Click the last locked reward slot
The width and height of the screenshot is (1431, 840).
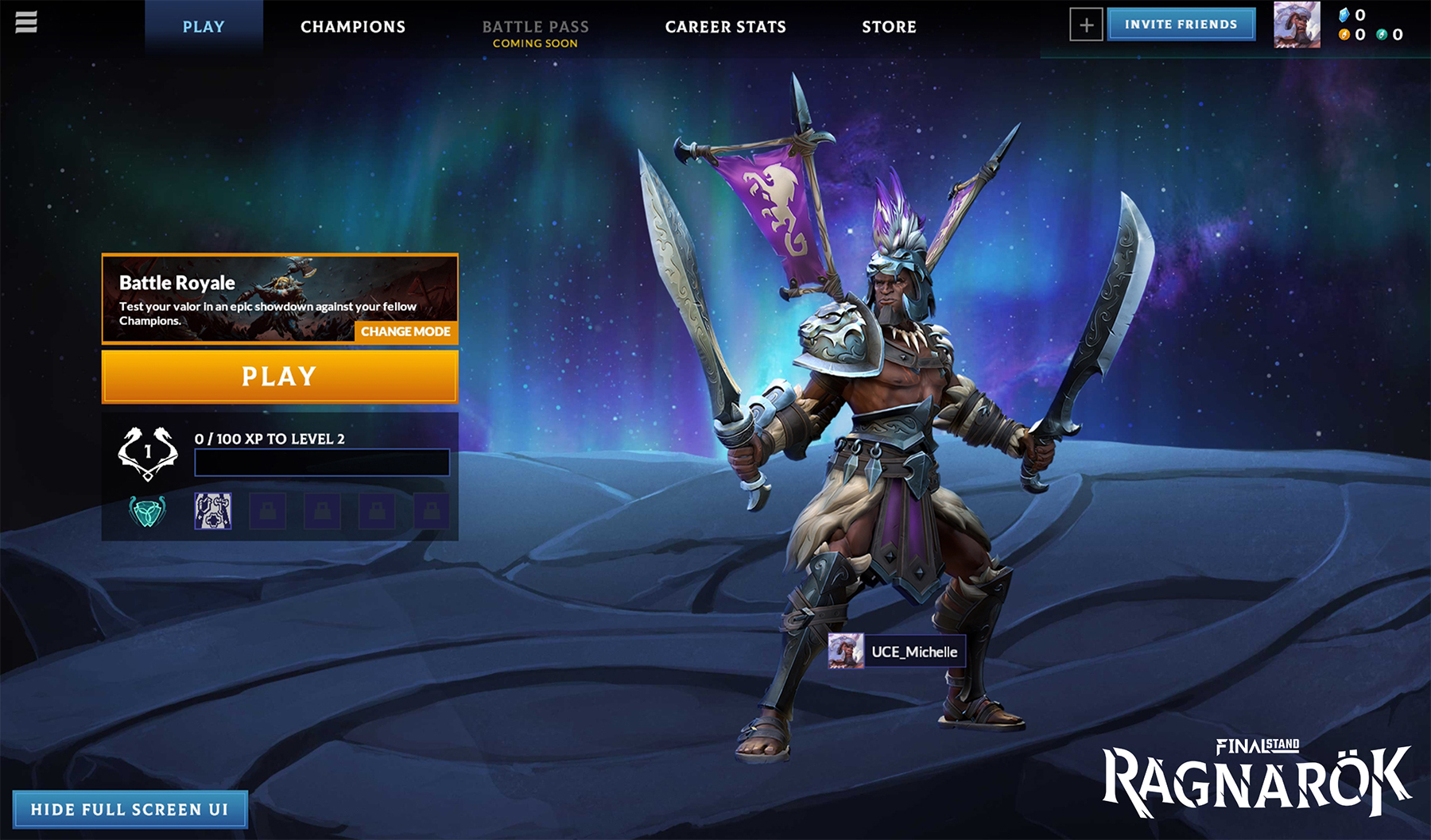(x=433, y=513)
